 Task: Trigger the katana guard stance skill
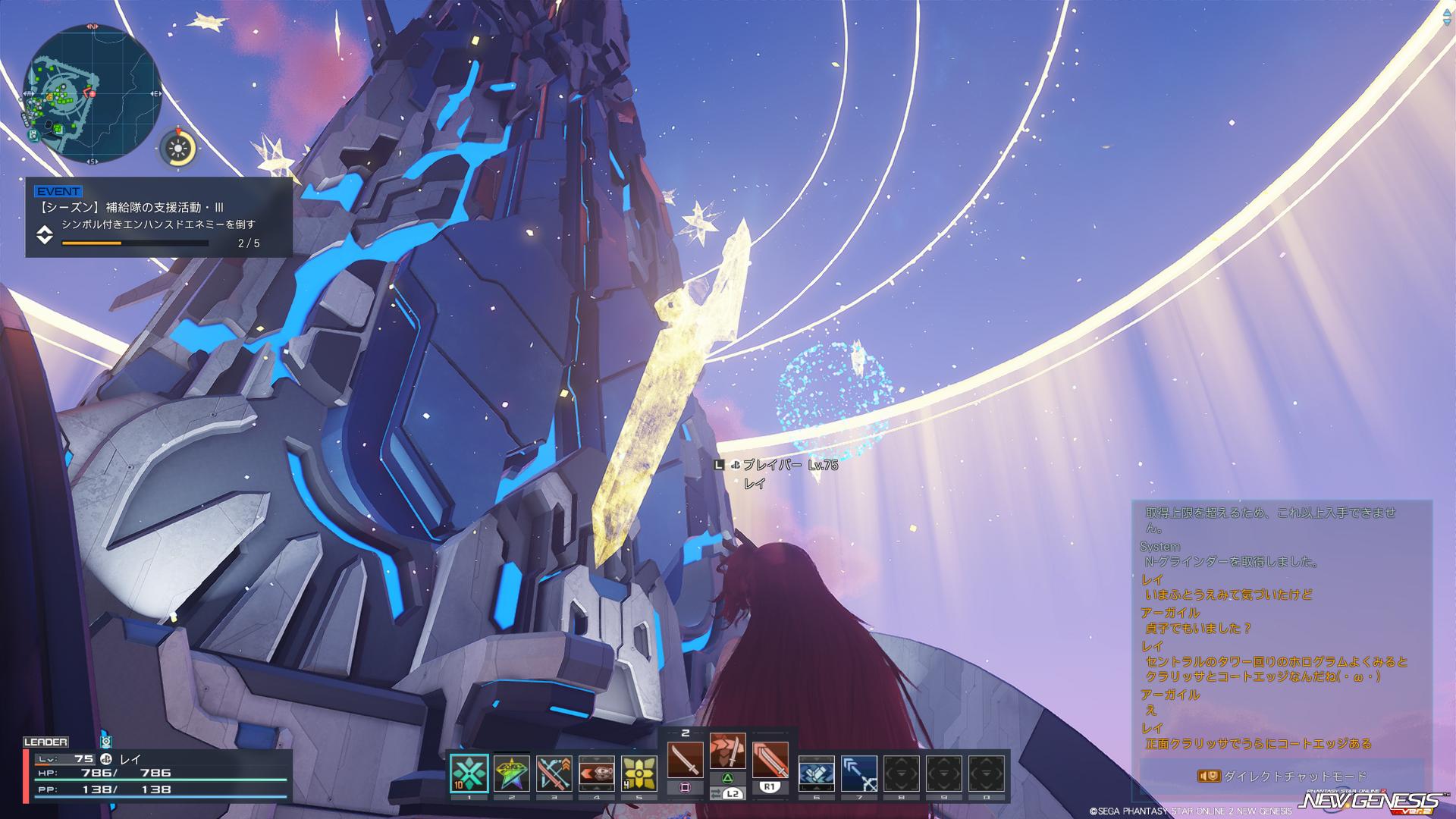click(727, 751)
